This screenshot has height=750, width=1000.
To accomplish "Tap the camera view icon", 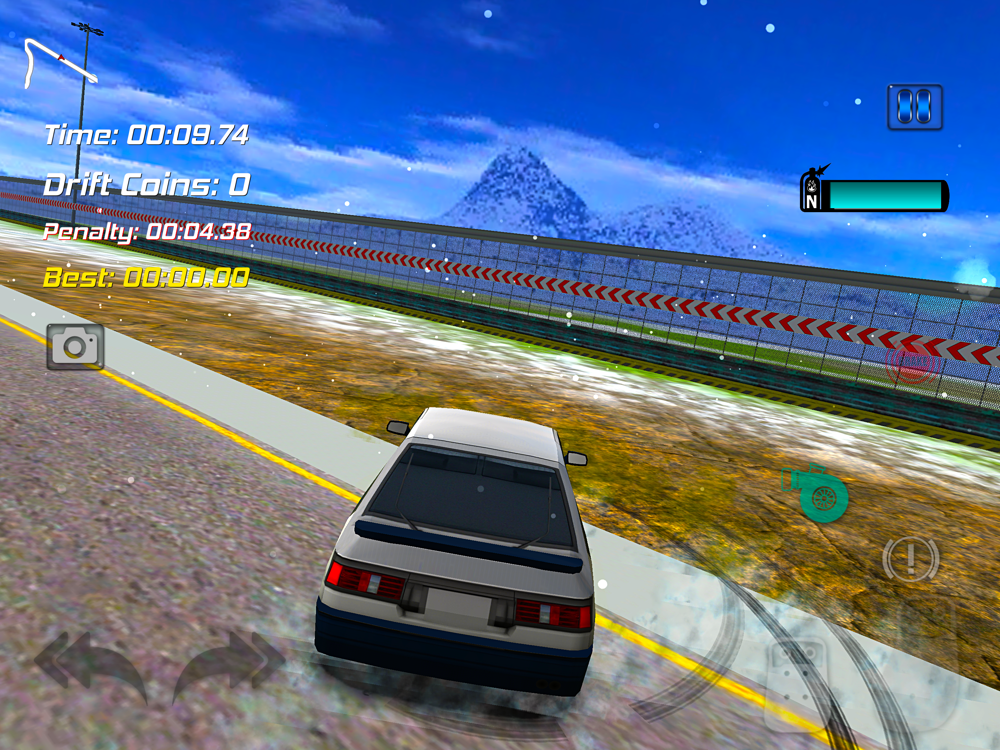I will pos(75,346).
